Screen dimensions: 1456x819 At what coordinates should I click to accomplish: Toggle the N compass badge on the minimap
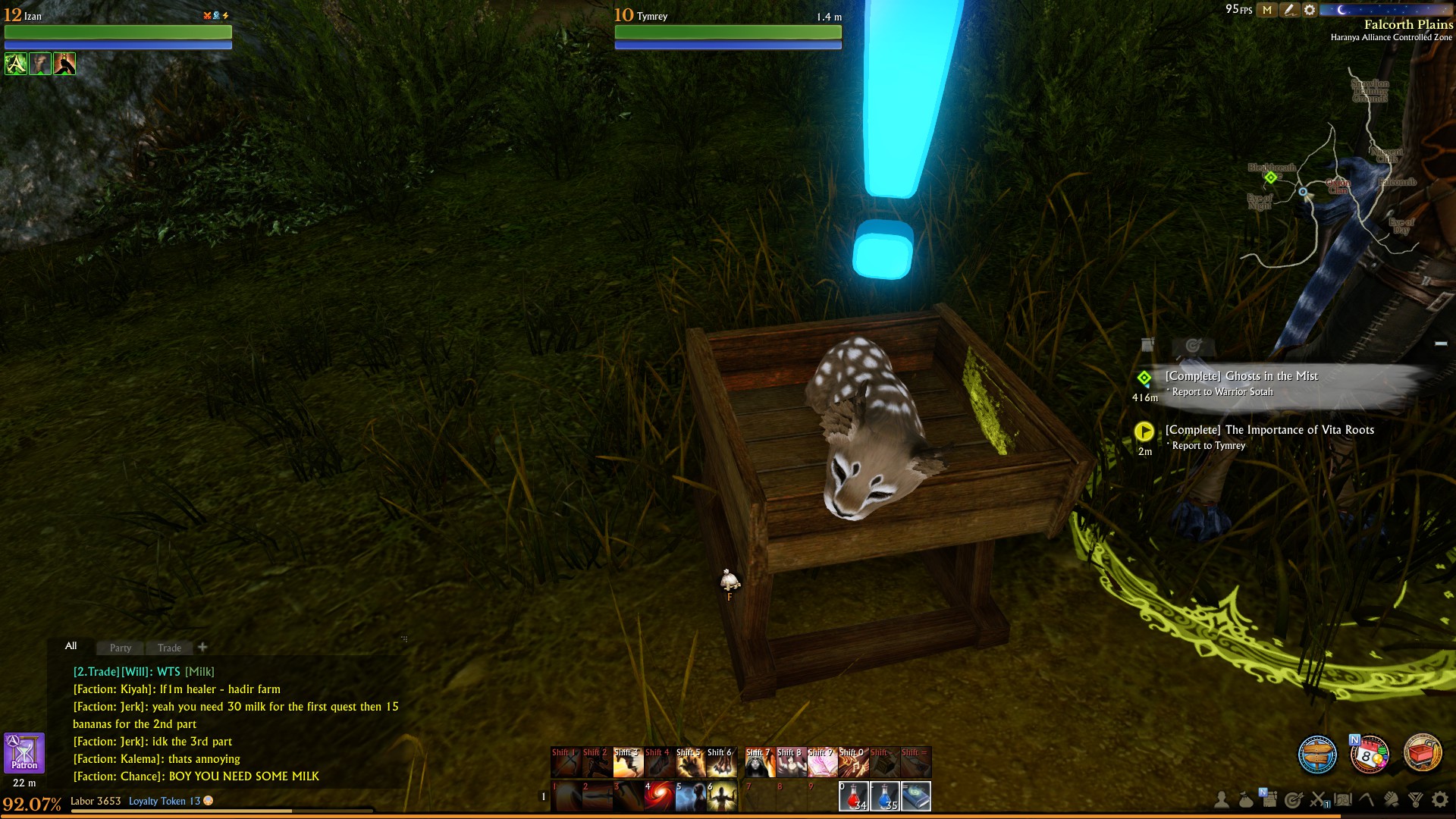click(1355, 740)
